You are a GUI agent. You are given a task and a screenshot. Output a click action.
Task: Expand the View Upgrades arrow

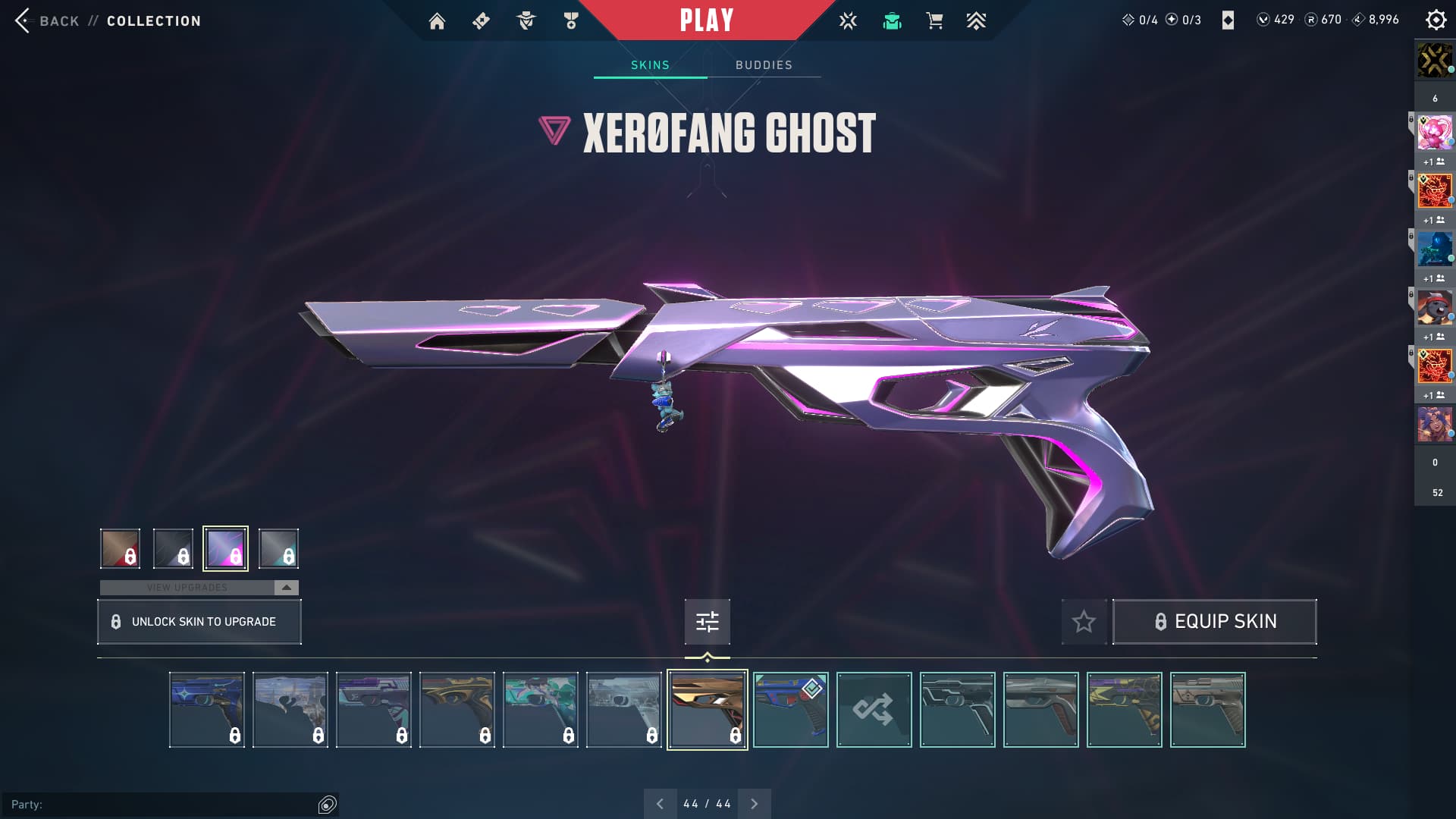(286, 588)
